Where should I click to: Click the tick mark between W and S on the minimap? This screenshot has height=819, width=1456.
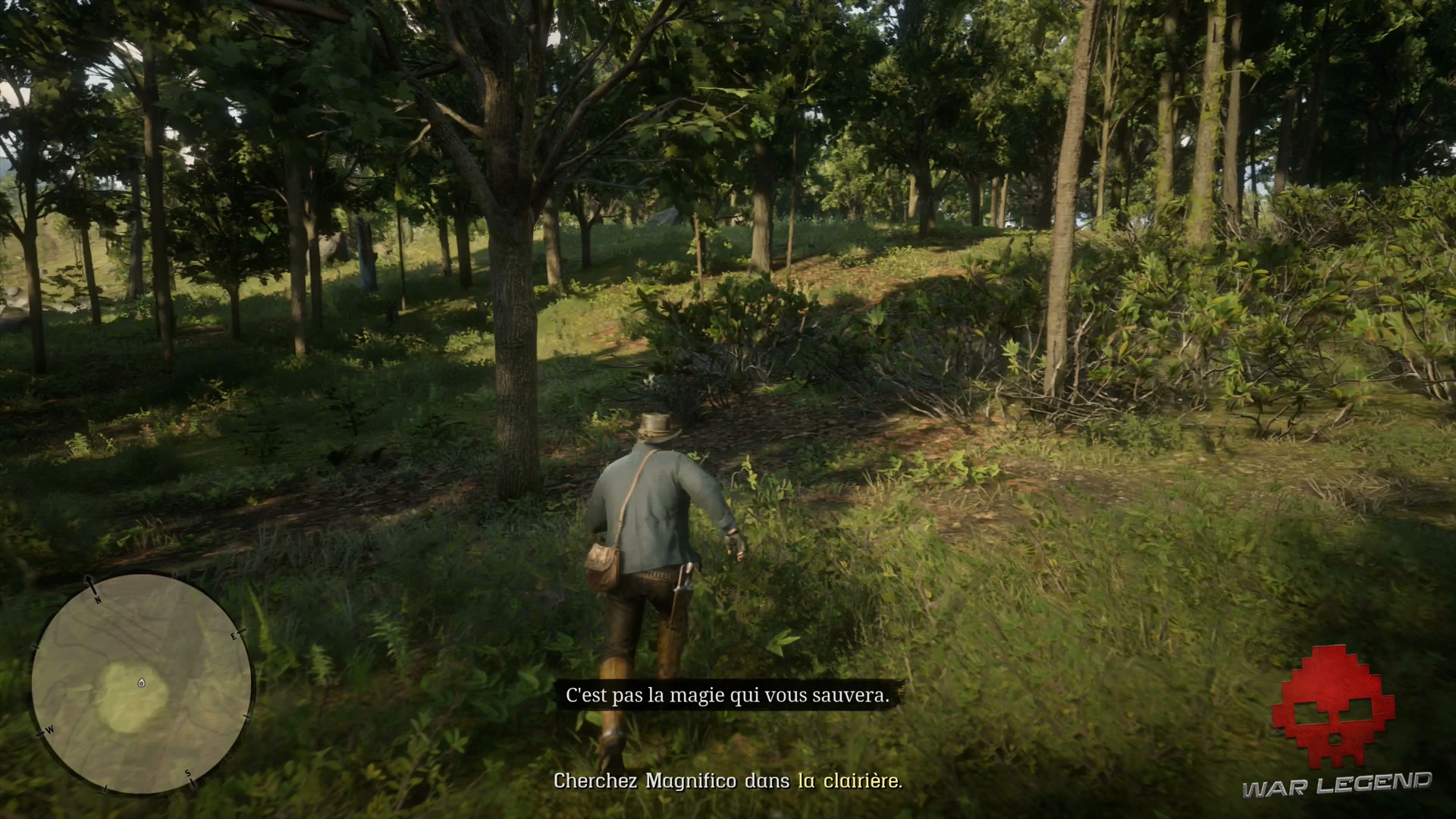[x=105, y=787]
